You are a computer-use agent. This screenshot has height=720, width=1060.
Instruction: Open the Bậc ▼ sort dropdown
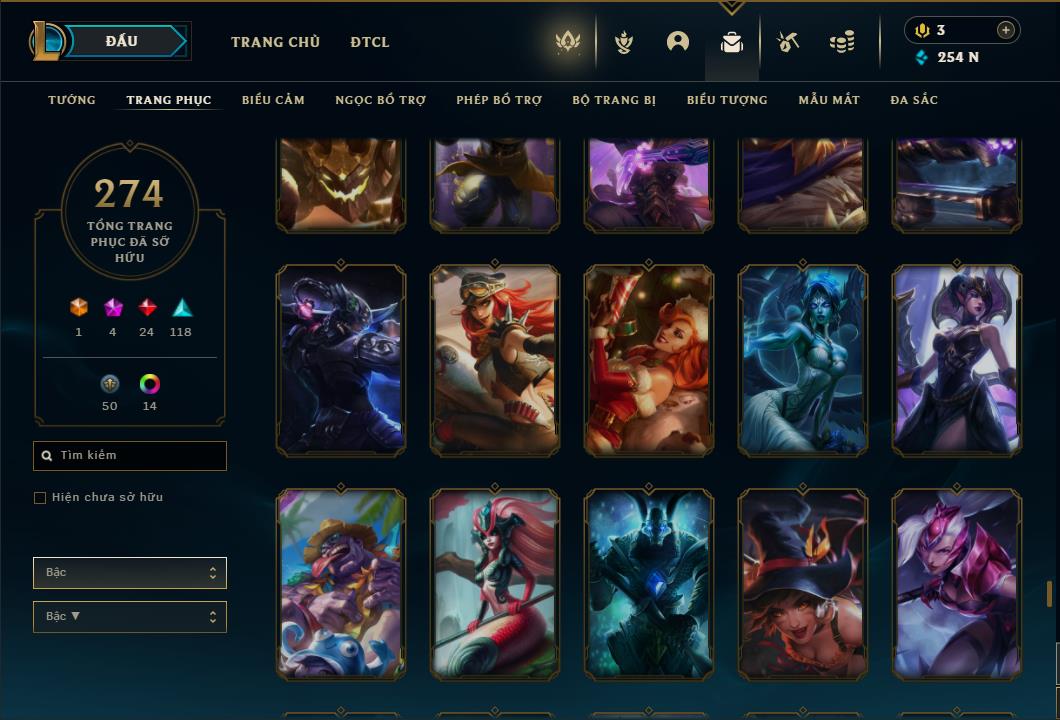(x=130, y=616)
